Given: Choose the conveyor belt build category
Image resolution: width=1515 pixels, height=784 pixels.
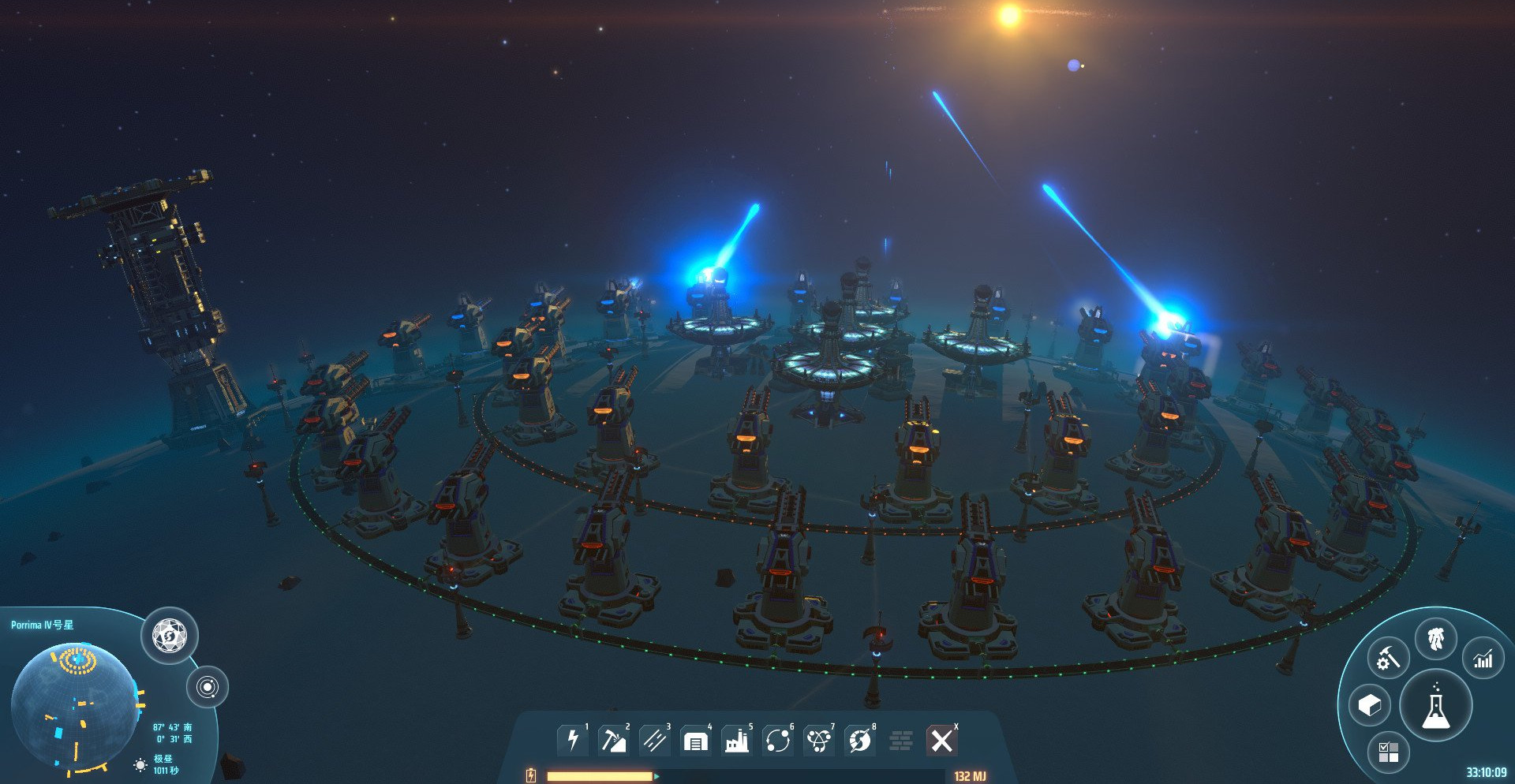Looking at the screenshot, I should [655, 741].
